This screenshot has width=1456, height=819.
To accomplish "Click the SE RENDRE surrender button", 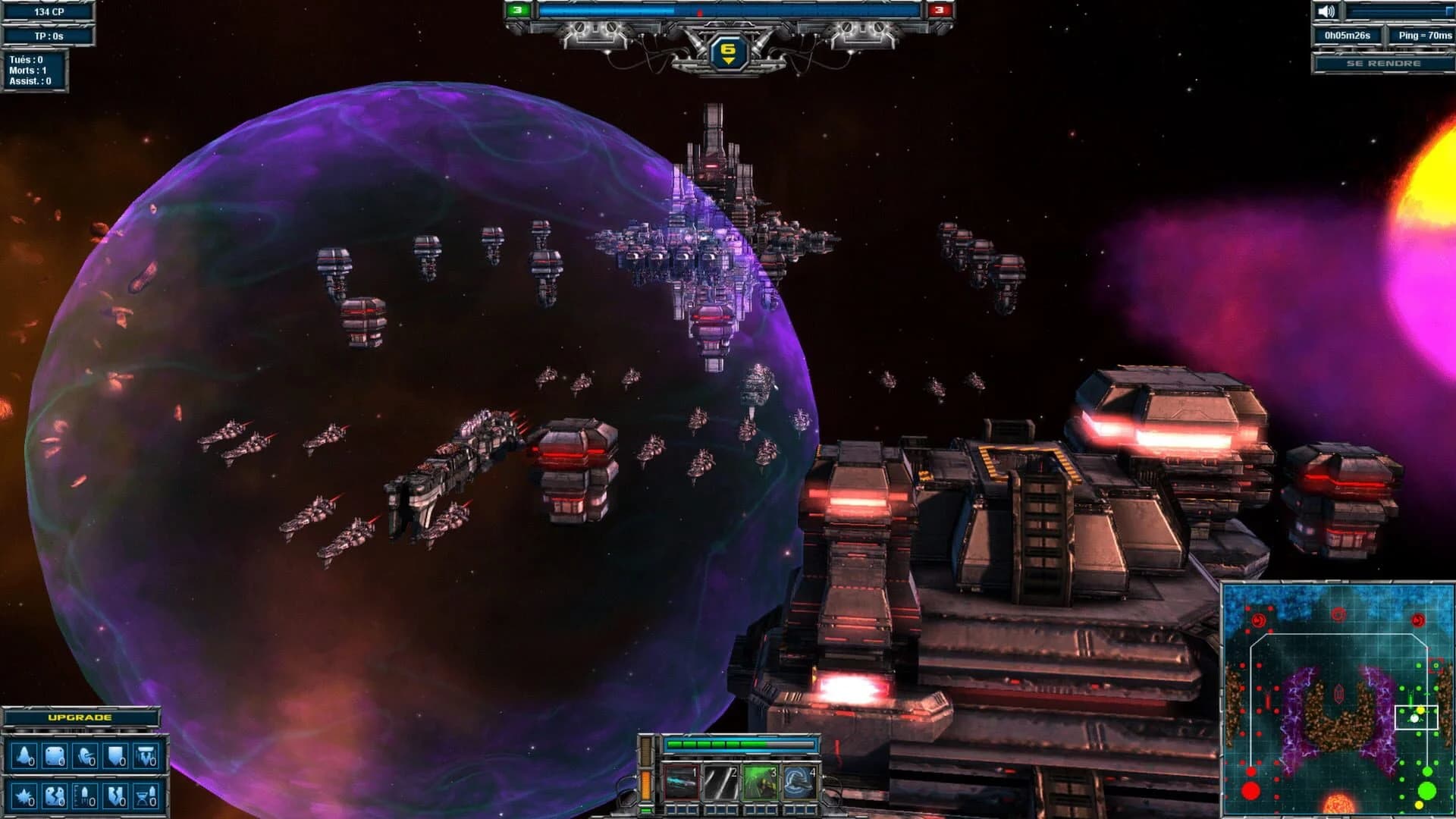I will pos(1383,65).
